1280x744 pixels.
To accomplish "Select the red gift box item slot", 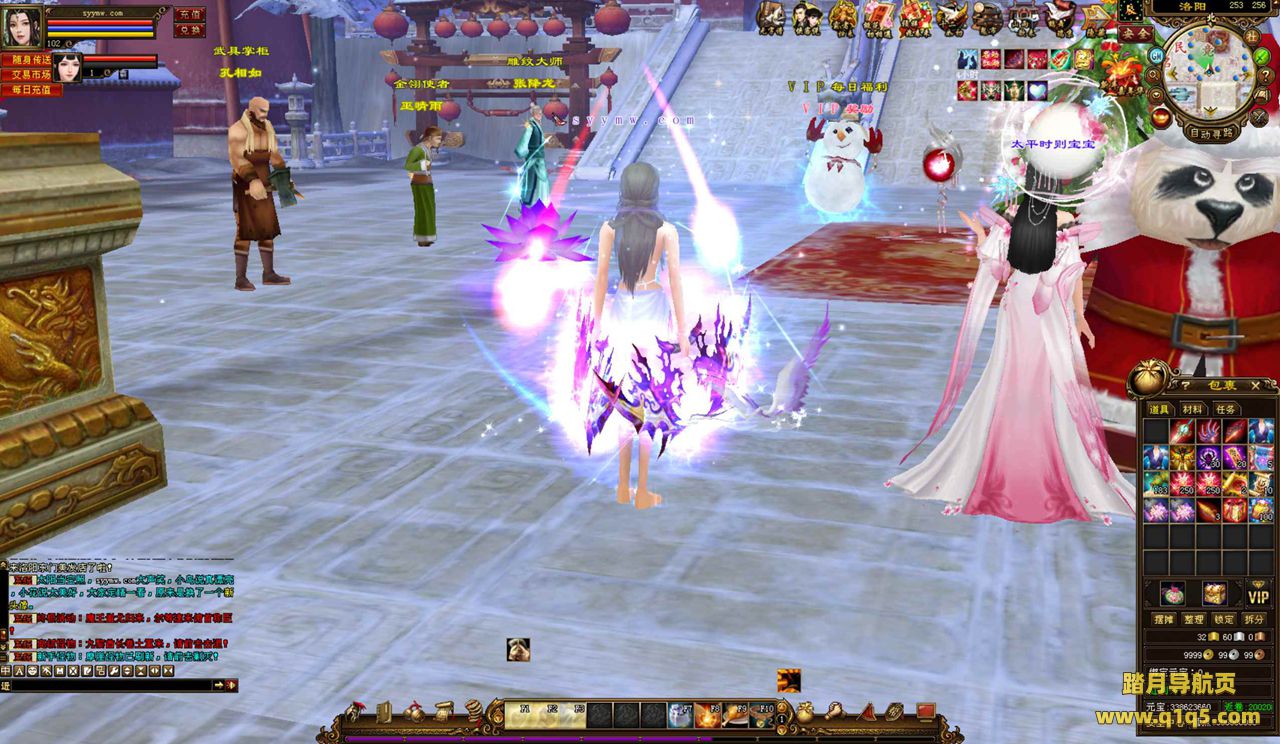I will (x=1235, y=511).
